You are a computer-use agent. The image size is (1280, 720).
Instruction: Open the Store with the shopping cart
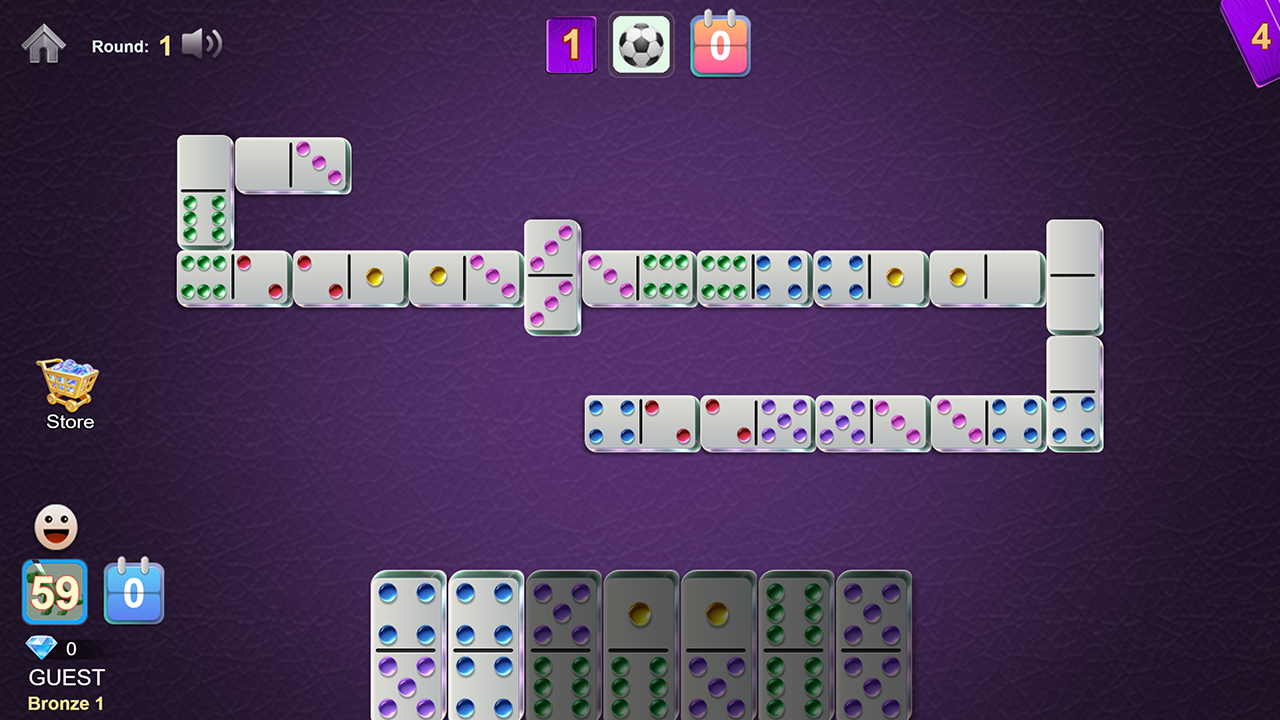click(x=68, y=385)
